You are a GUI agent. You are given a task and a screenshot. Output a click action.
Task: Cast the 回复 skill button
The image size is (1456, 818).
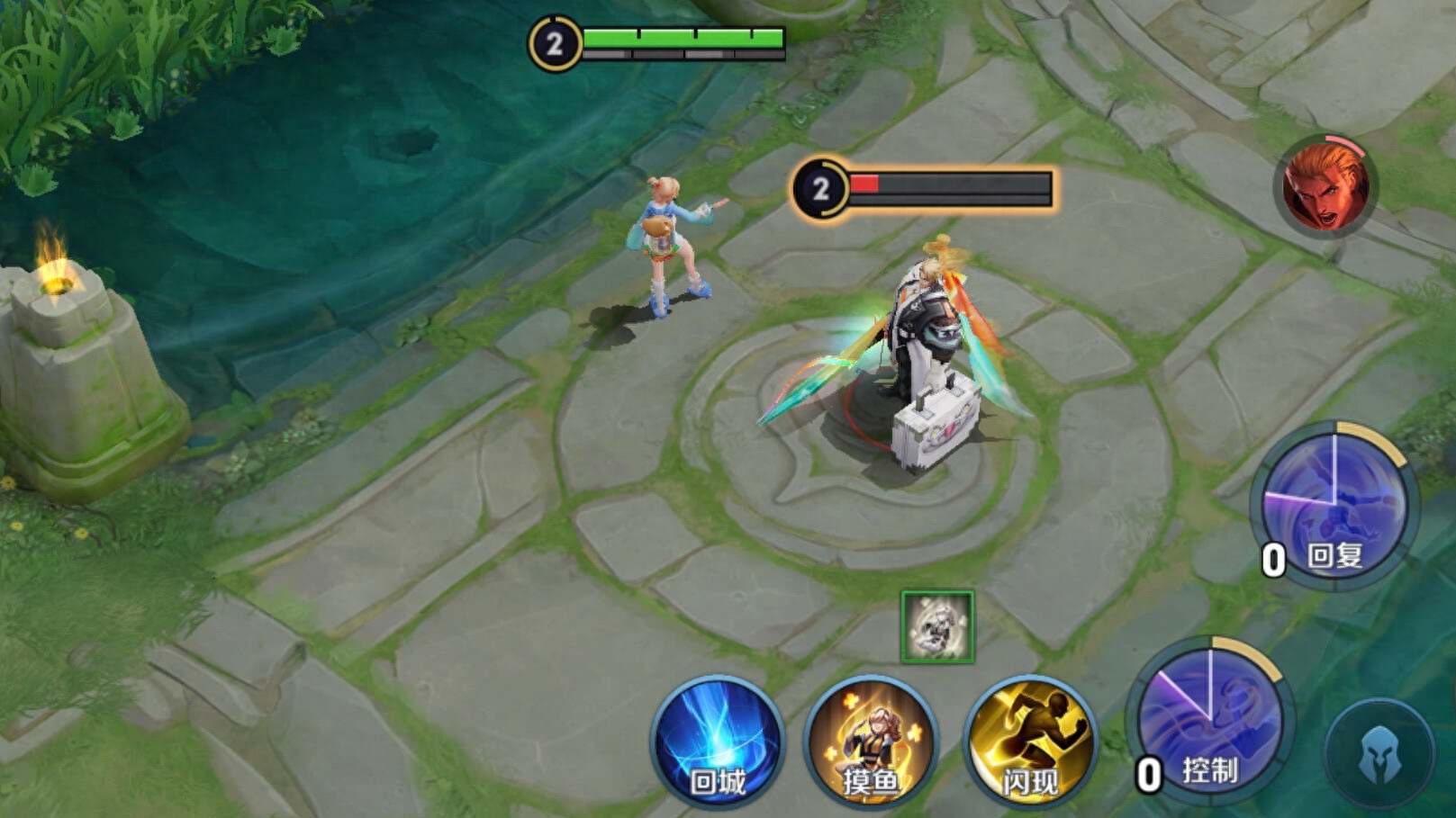(1334, 504)
